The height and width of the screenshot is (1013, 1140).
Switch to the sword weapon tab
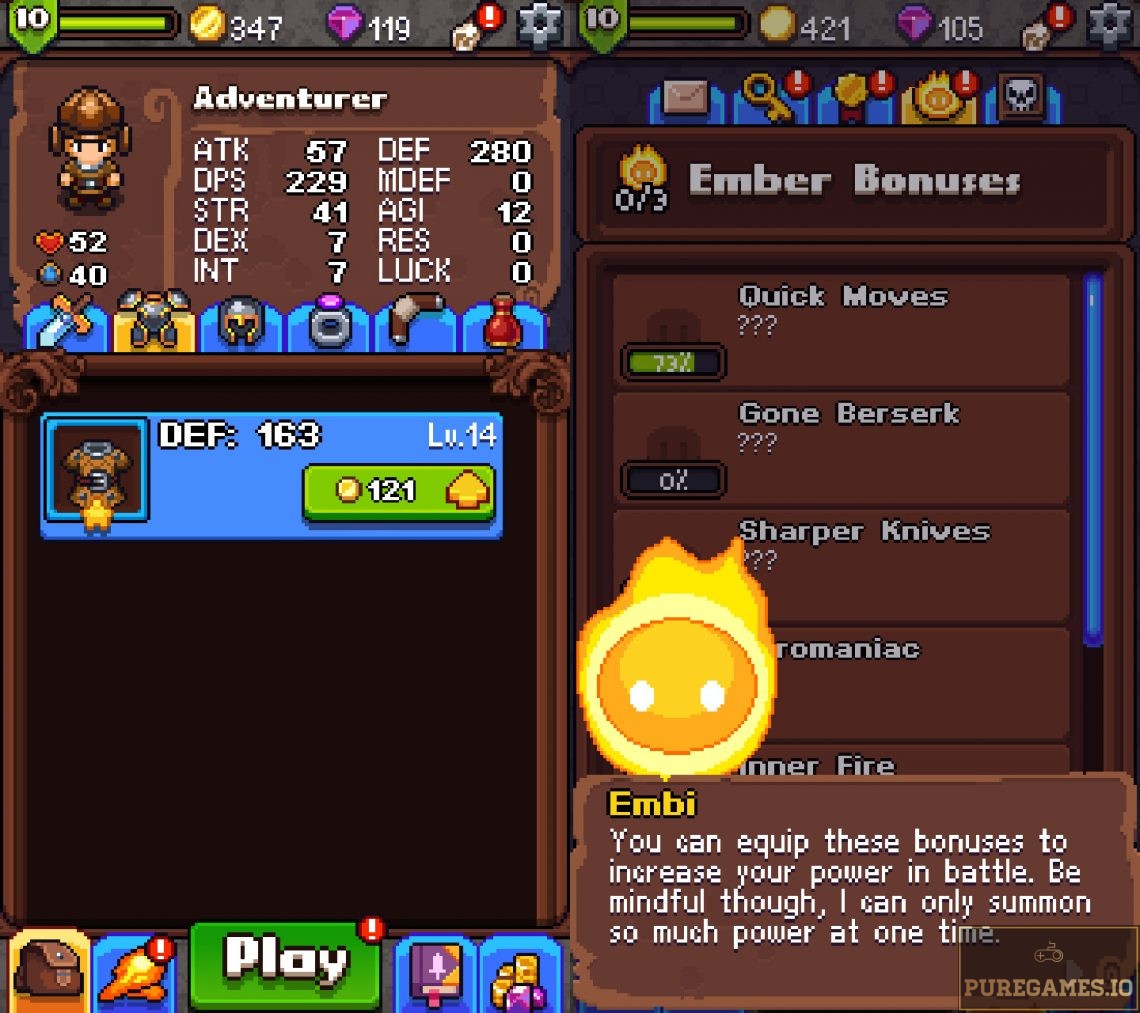pos(66,323)
